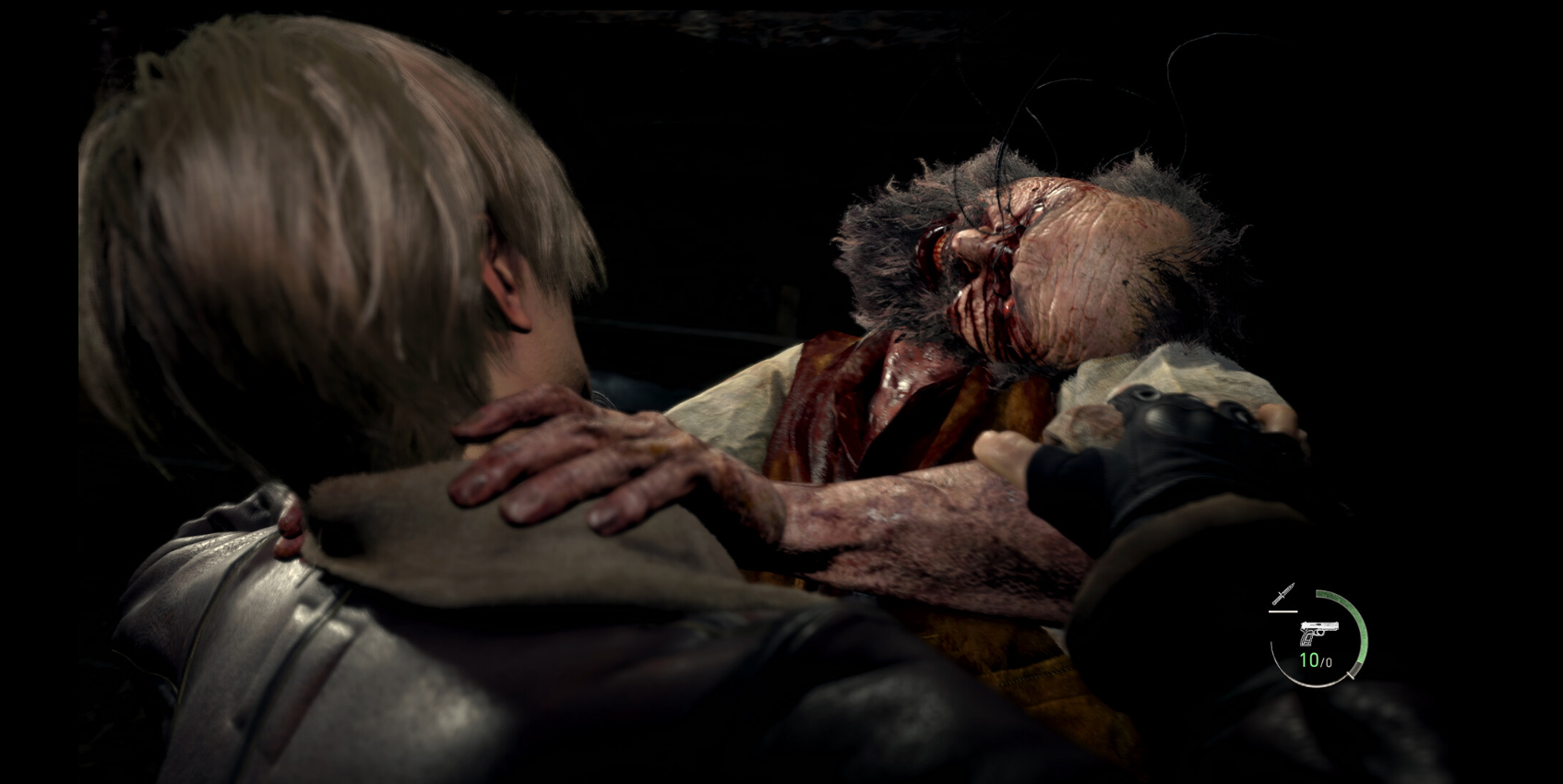Tap the knife durability bar under the knife
The height and width of the screenshot is (784, 1563).
pyautogui.click(x=1283, y=612)
